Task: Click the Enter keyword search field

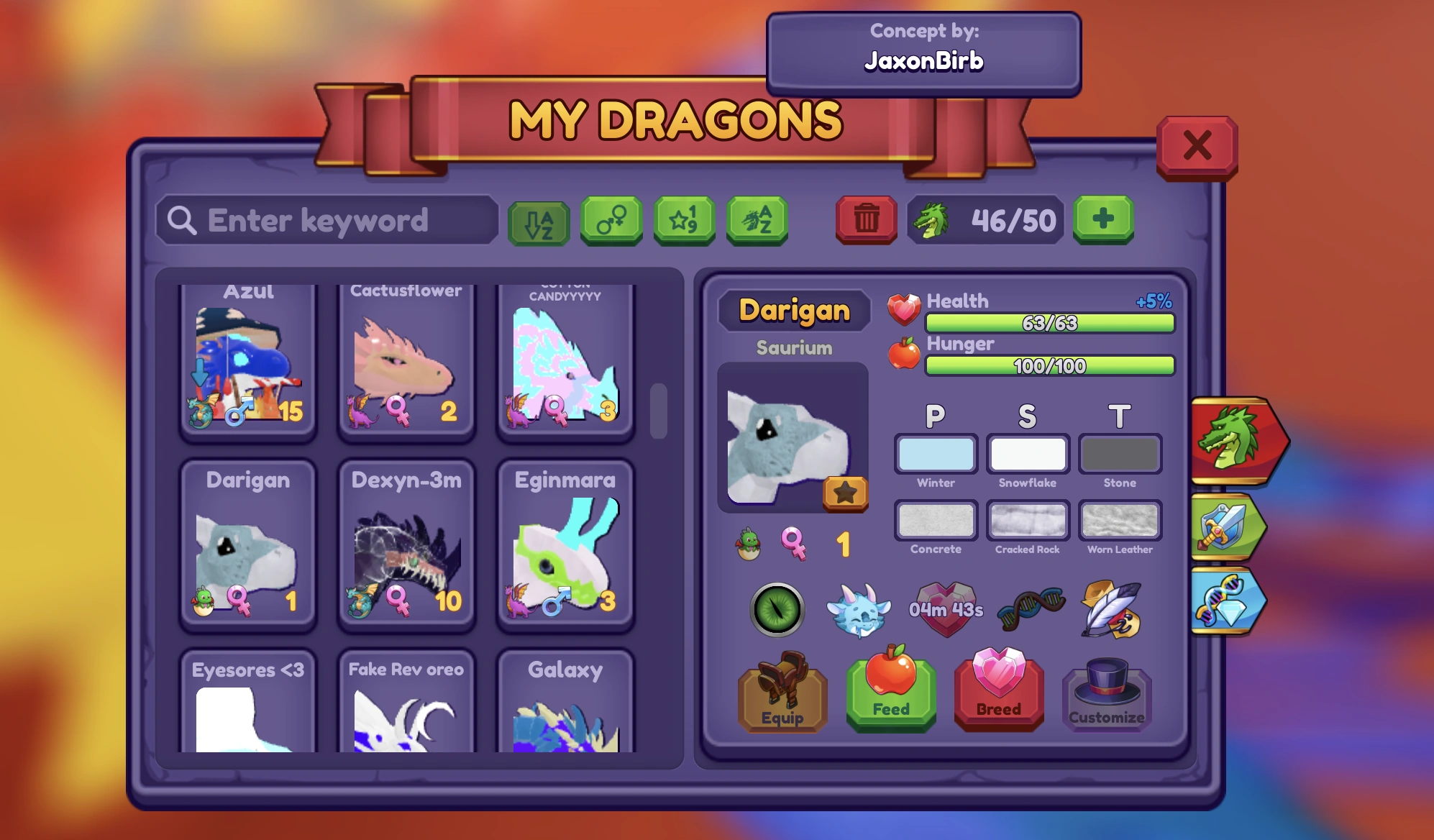Action: click(327, 220)
